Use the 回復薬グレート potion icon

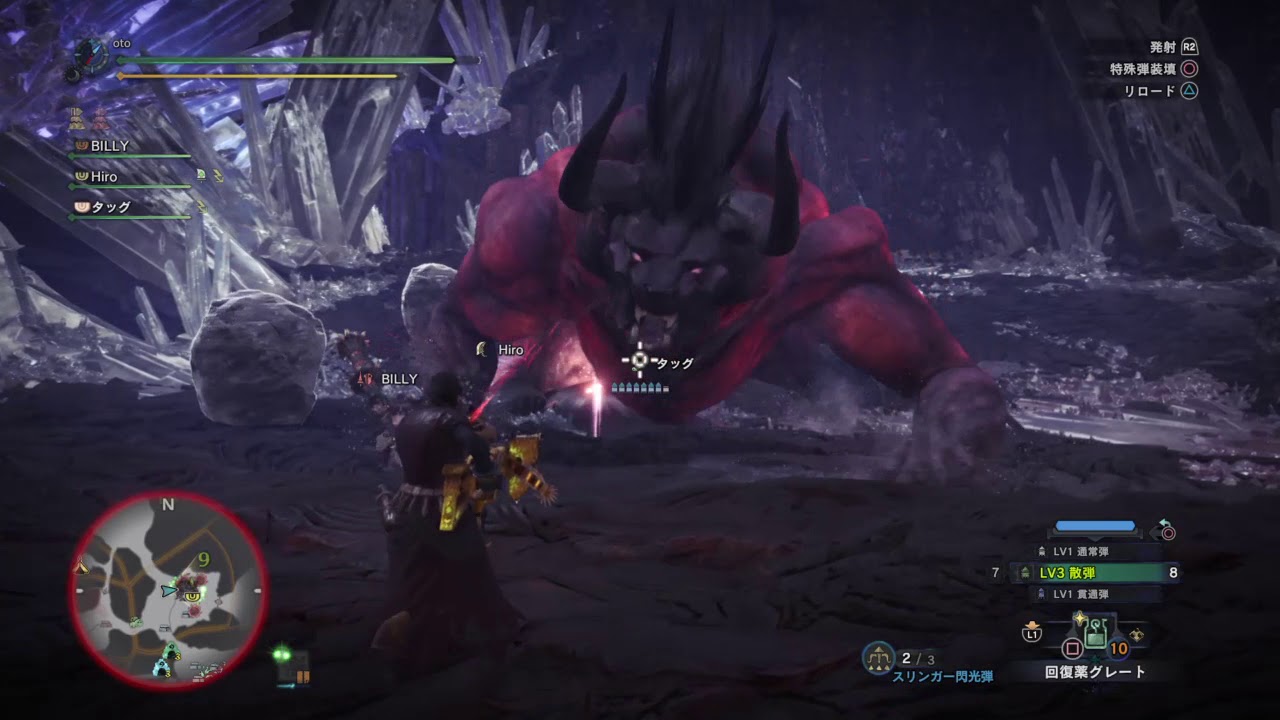[1095, 632]
